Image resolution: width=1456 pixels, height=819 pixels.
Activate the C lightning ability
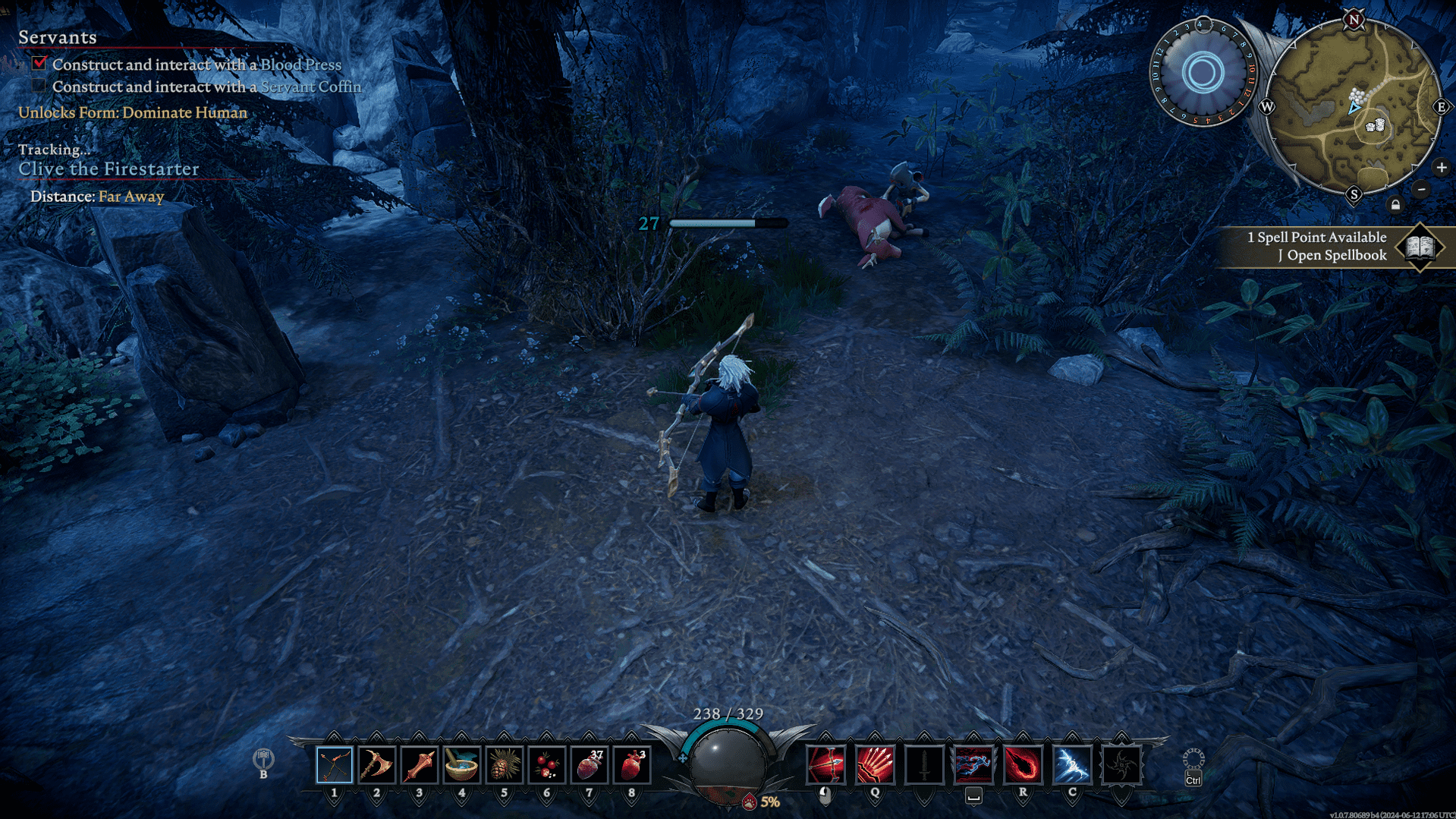point(1071,764)
